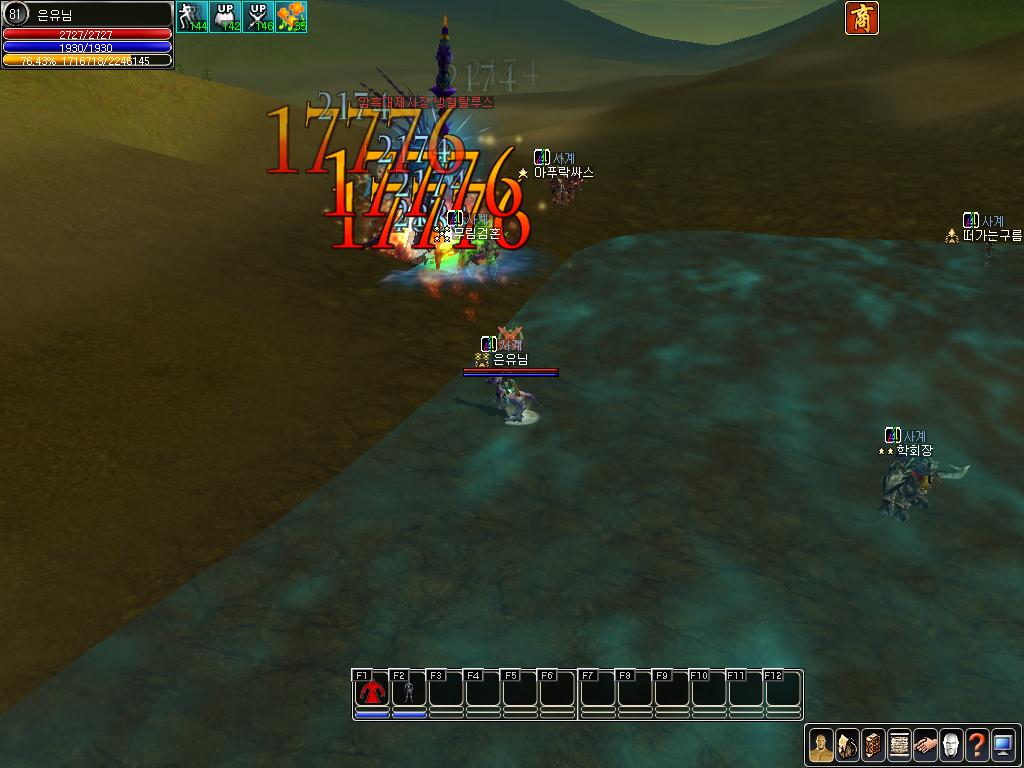Open help with the question mark
The width and height of the screenshot is (1024, 768).
977,744
